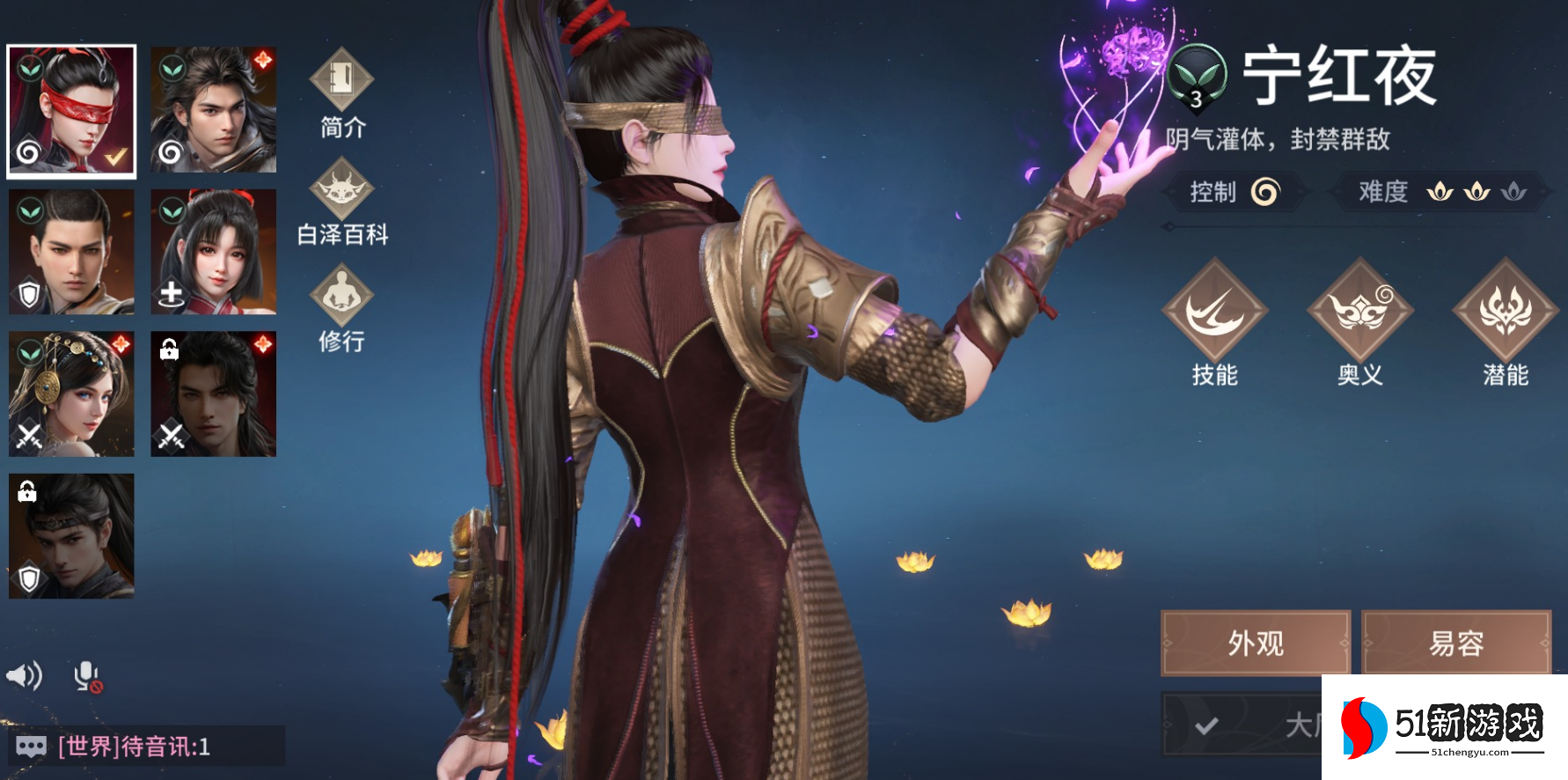
Task: Click the 51新游戏 watermark logo
Action: click(x=1444, y=727)
